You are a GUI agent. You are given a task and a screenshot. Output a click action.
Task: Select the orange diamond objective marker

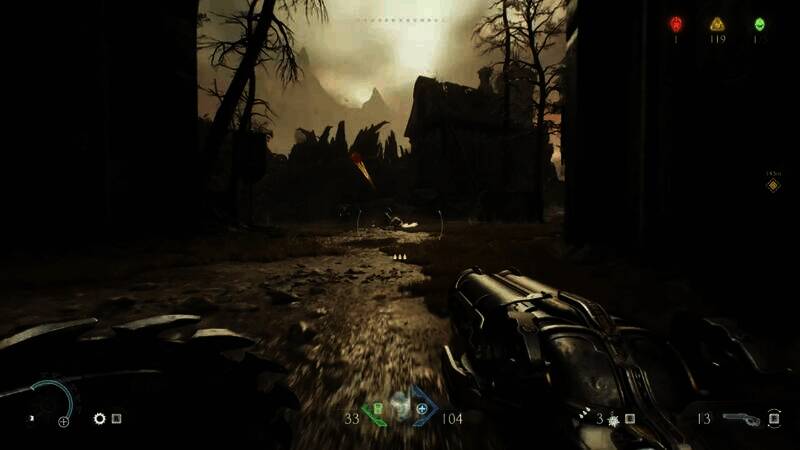tap(773, 185)
